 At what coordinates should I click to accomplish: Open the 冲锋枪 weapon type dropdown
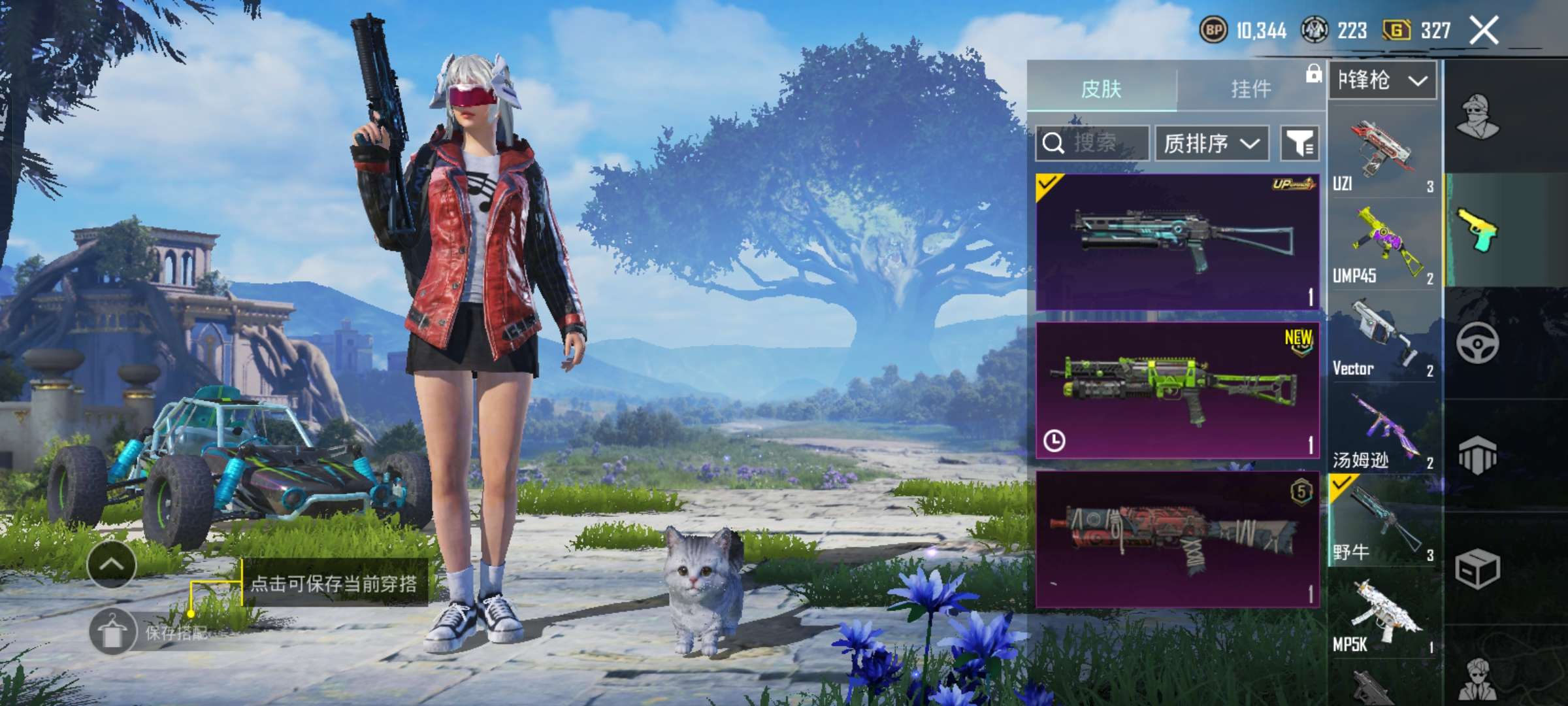tap(1382, 81)
